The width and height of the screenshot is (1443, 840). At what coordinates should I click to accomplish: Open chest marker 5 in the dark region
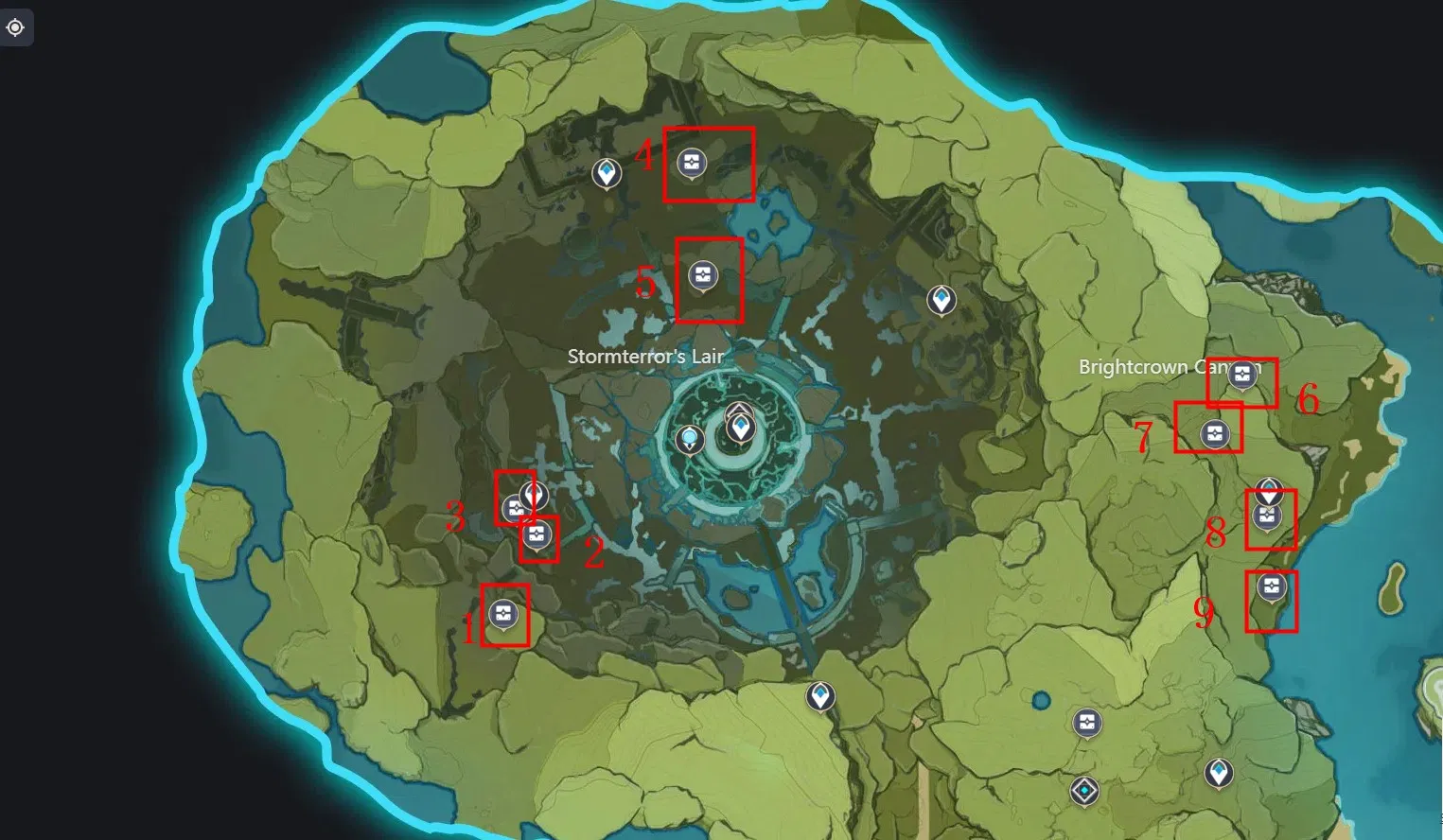click(x=701, y=274)
